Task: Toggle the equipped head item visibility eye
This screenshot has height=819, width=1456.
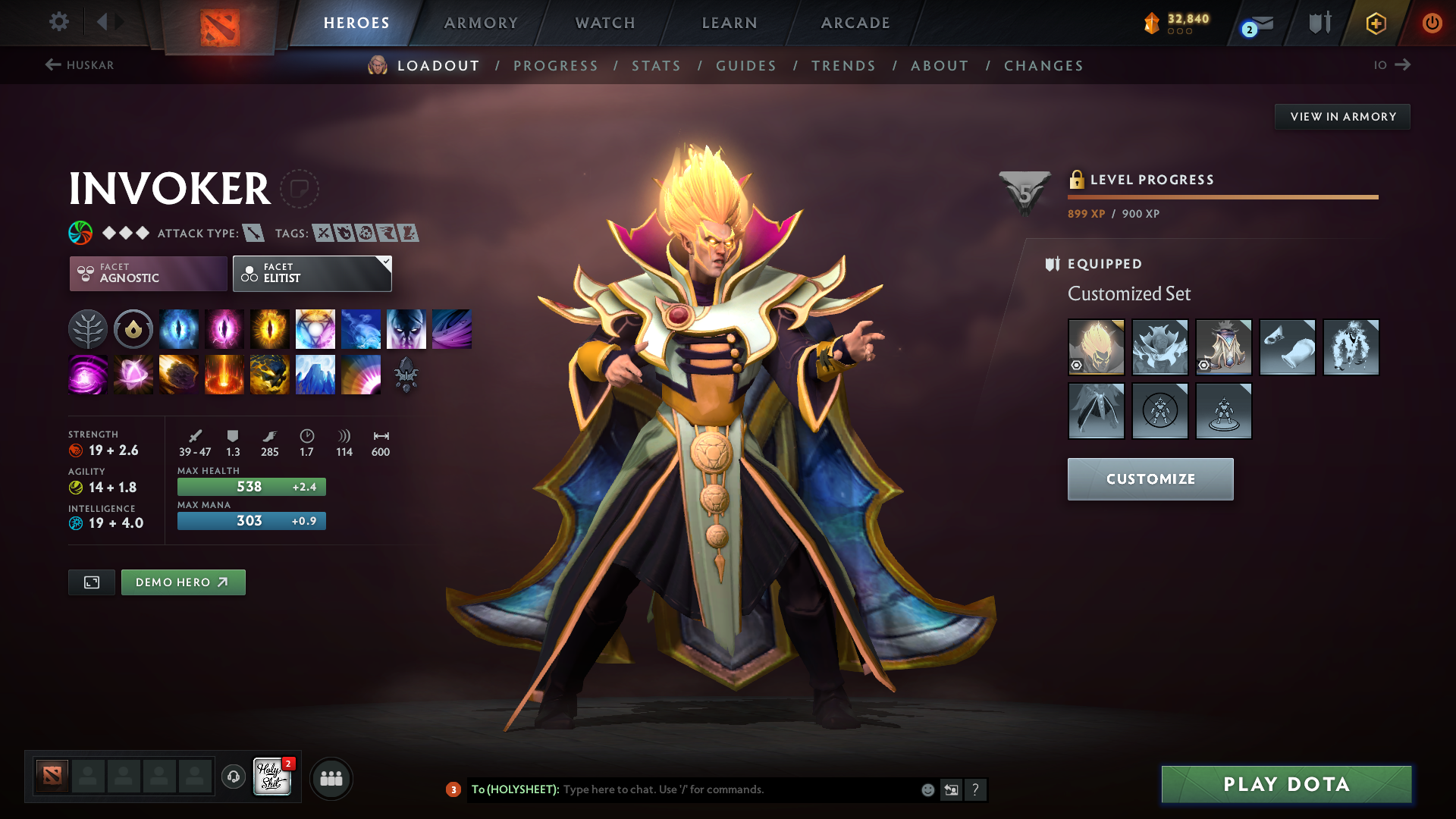Action: point(1078,366)
